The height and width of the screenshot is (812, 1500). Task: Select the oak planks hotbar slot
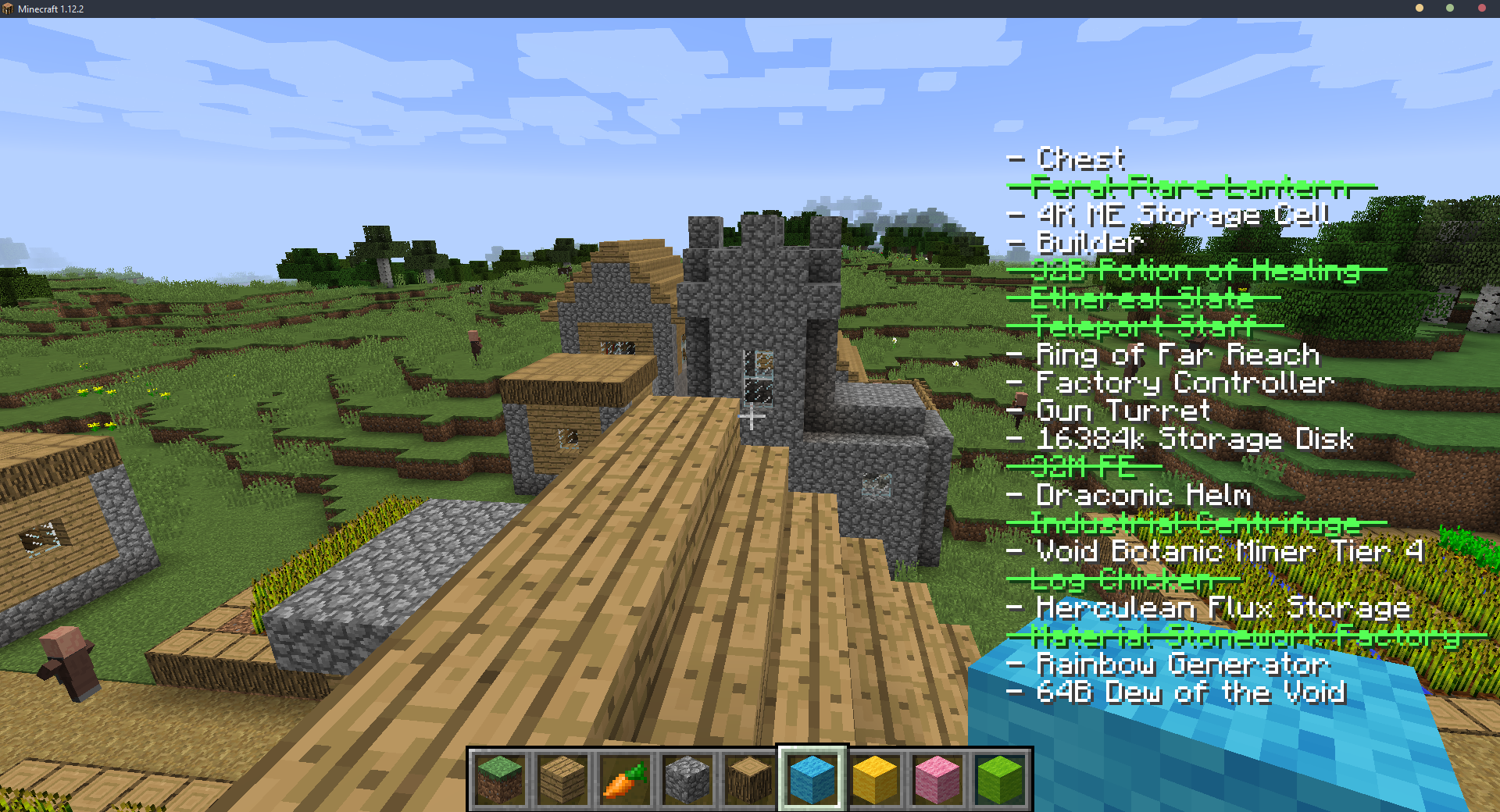(x=562, y=778)
